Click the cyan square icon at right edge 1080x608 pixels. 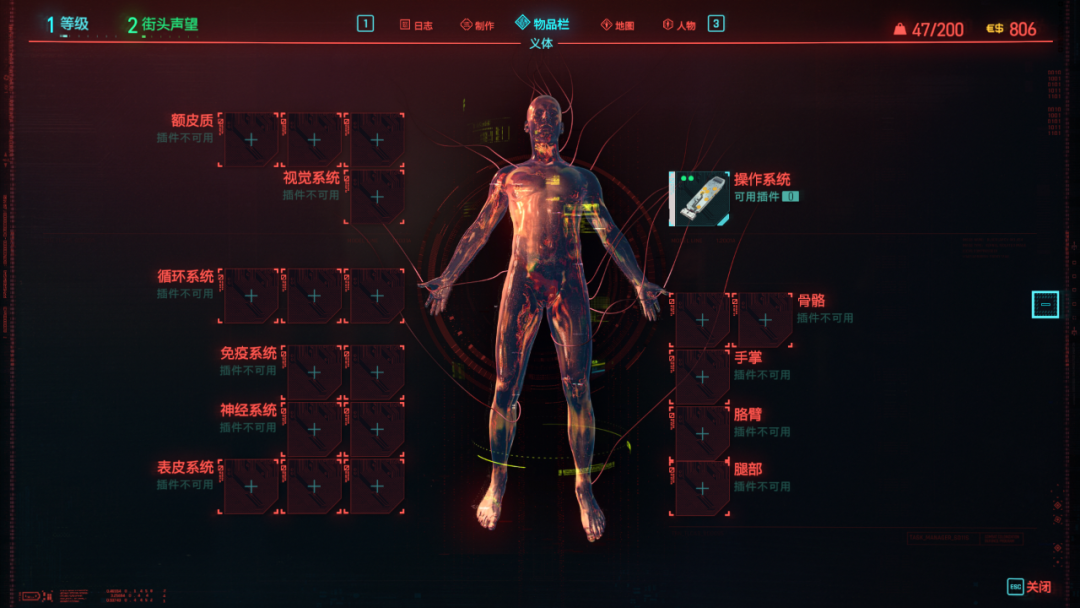point(1045,304)
